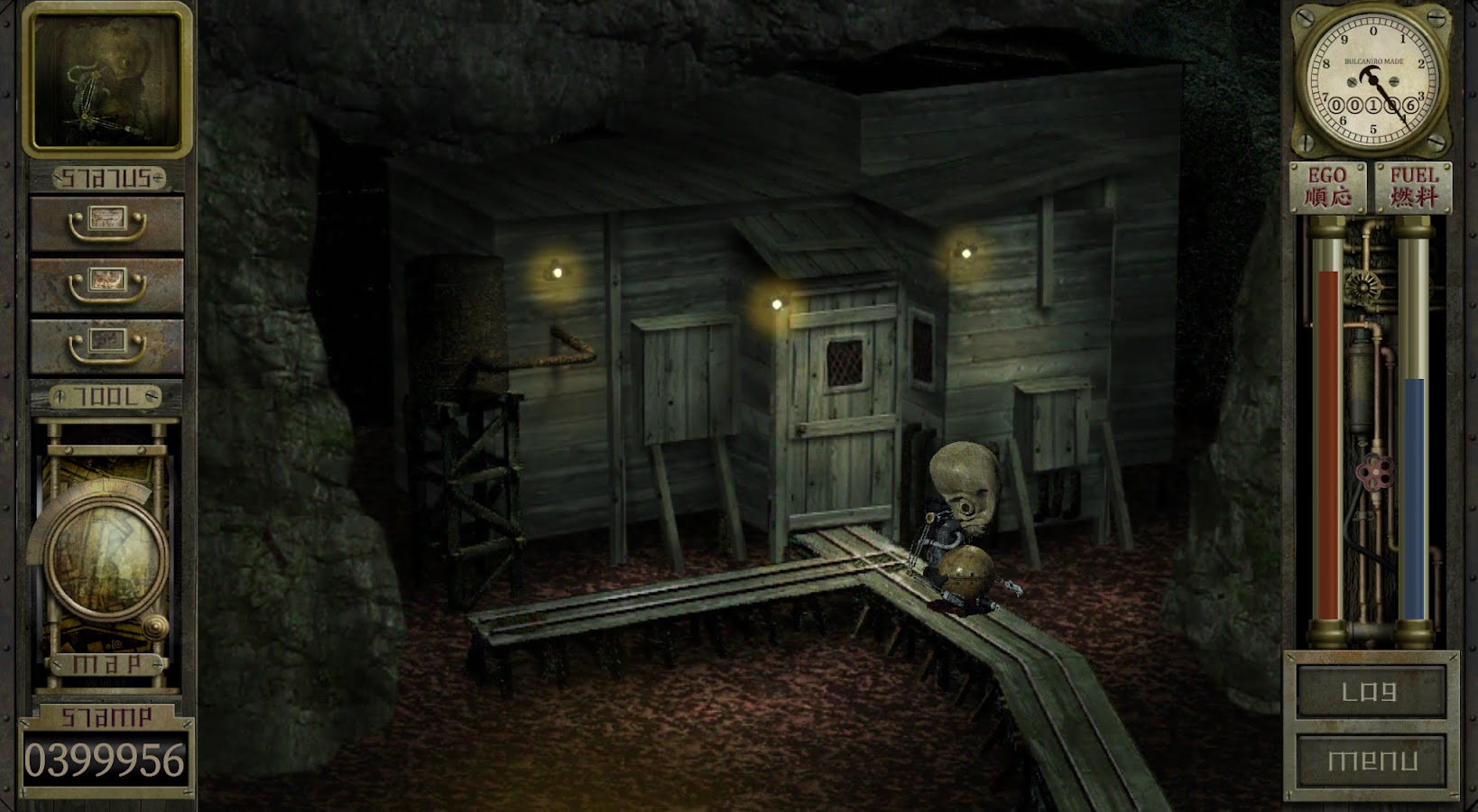This screenshot has width=1478, height=812.
Task: Open the middle inventory drawer
Action: point(108,282)
